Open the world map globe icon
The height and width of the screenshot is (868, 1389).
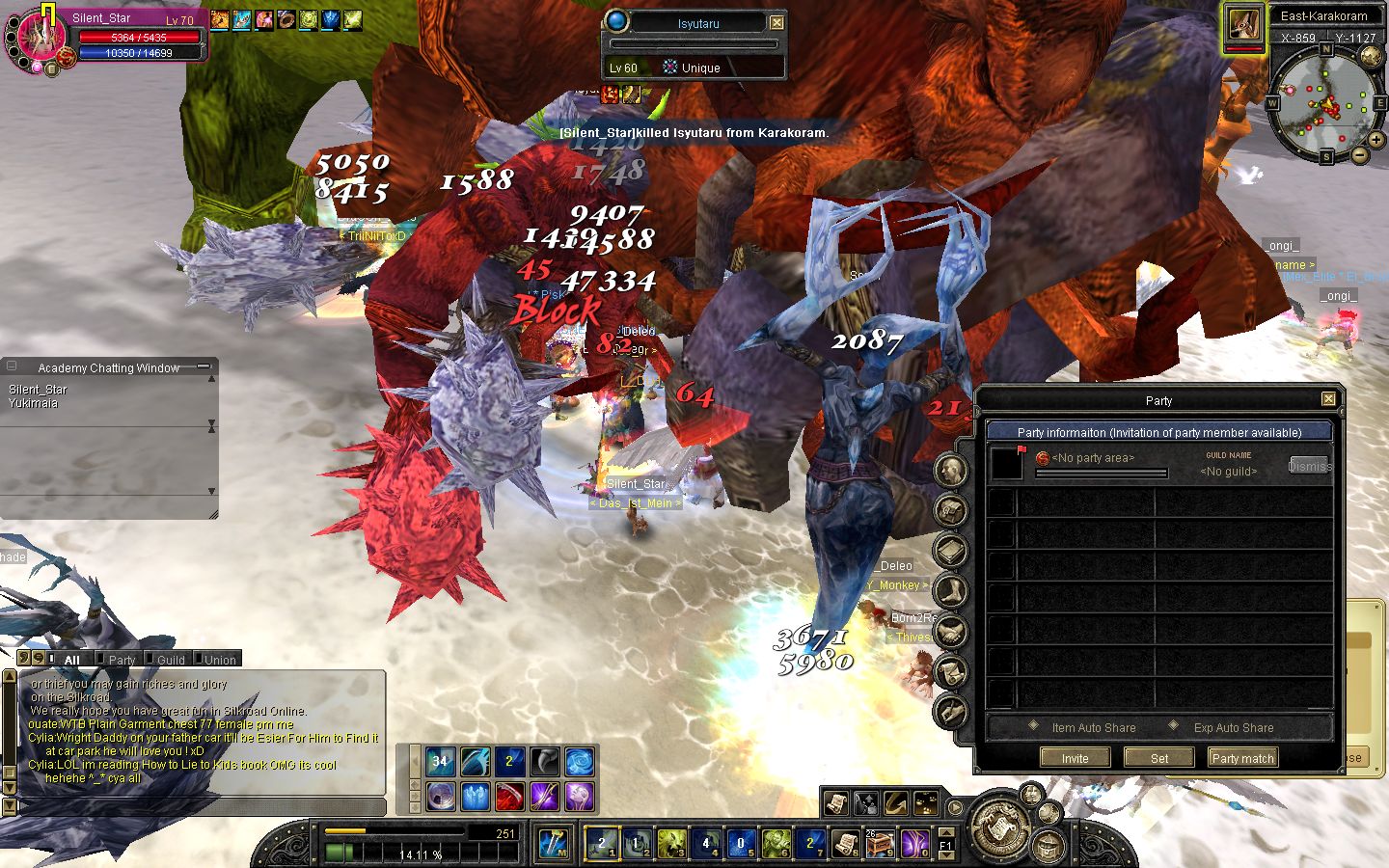[x=1371, y=56]
